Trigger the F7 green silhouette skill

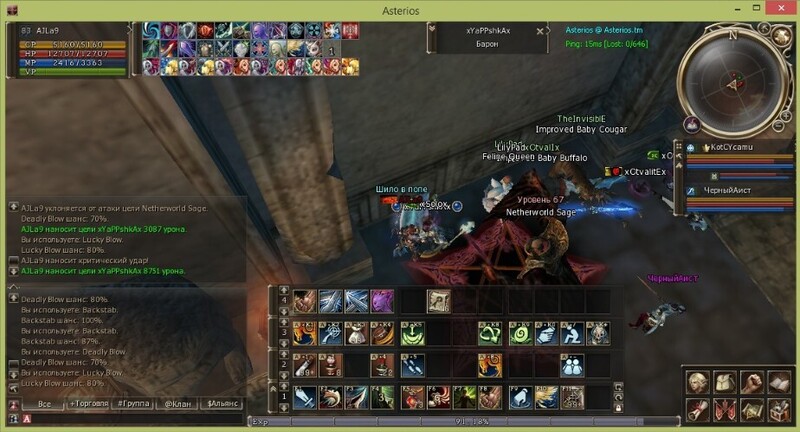pyautogui.click(x=465, y=397)
